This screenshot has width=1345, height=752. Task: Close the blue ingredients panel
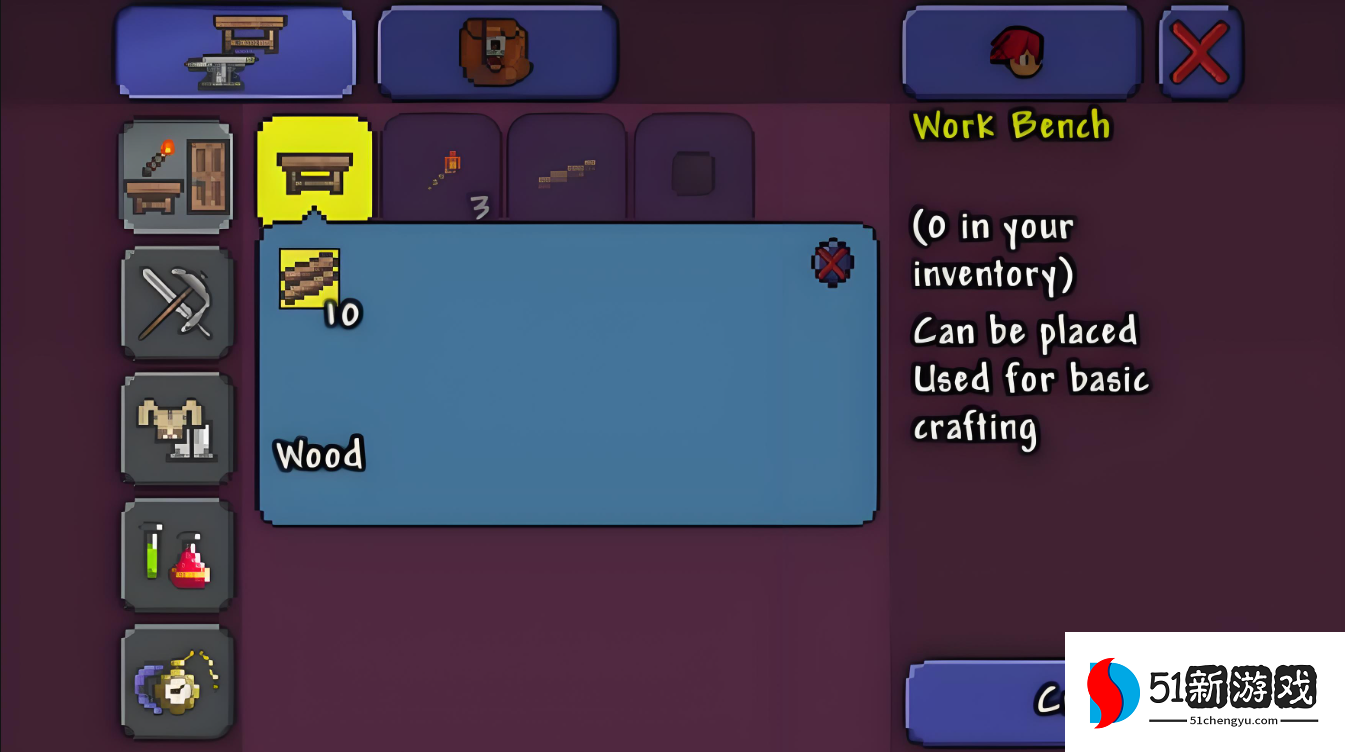tap(832, 263)
